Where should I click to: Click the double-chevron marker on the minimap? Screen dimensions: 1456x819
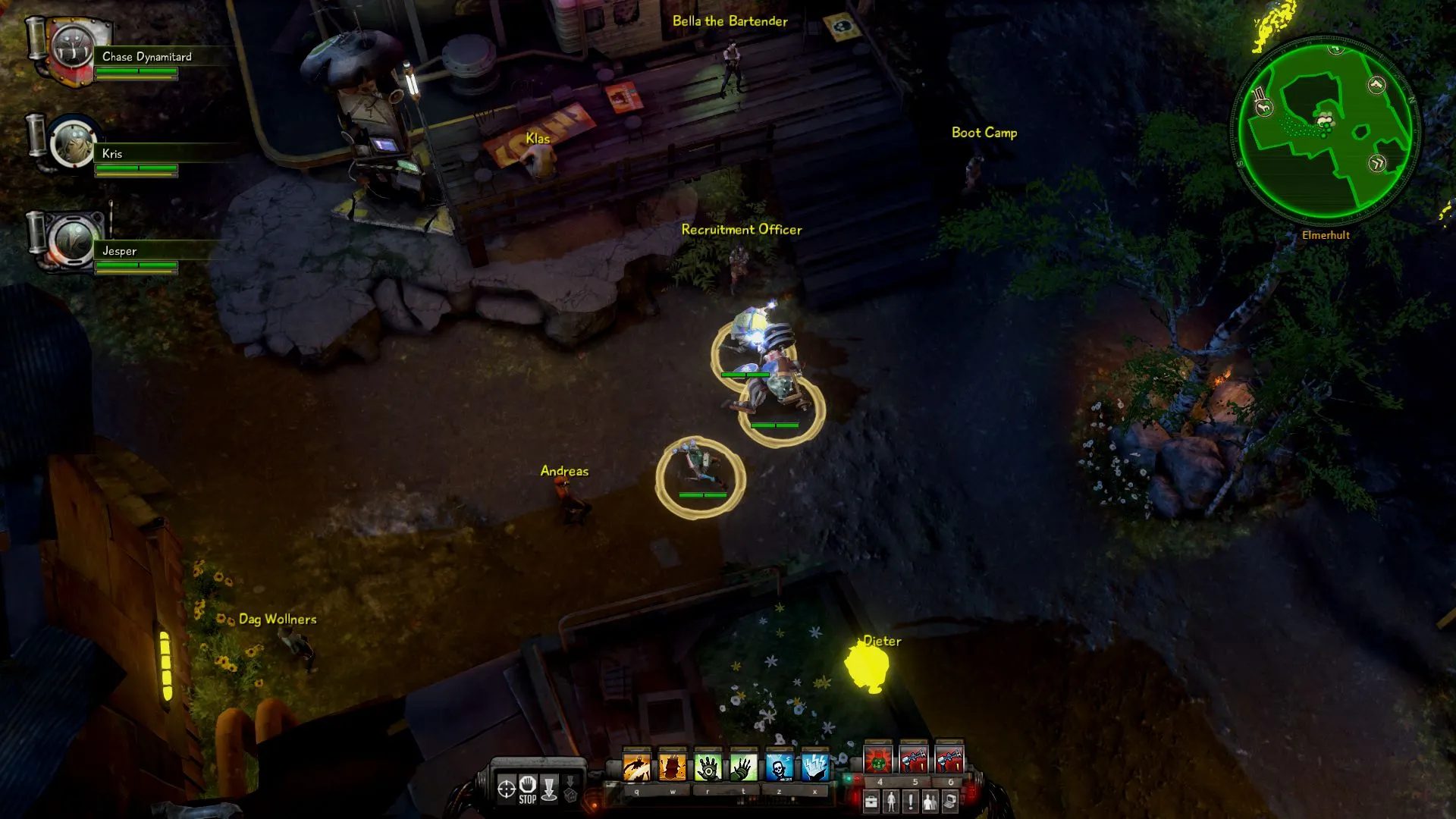coord(1377,163)
